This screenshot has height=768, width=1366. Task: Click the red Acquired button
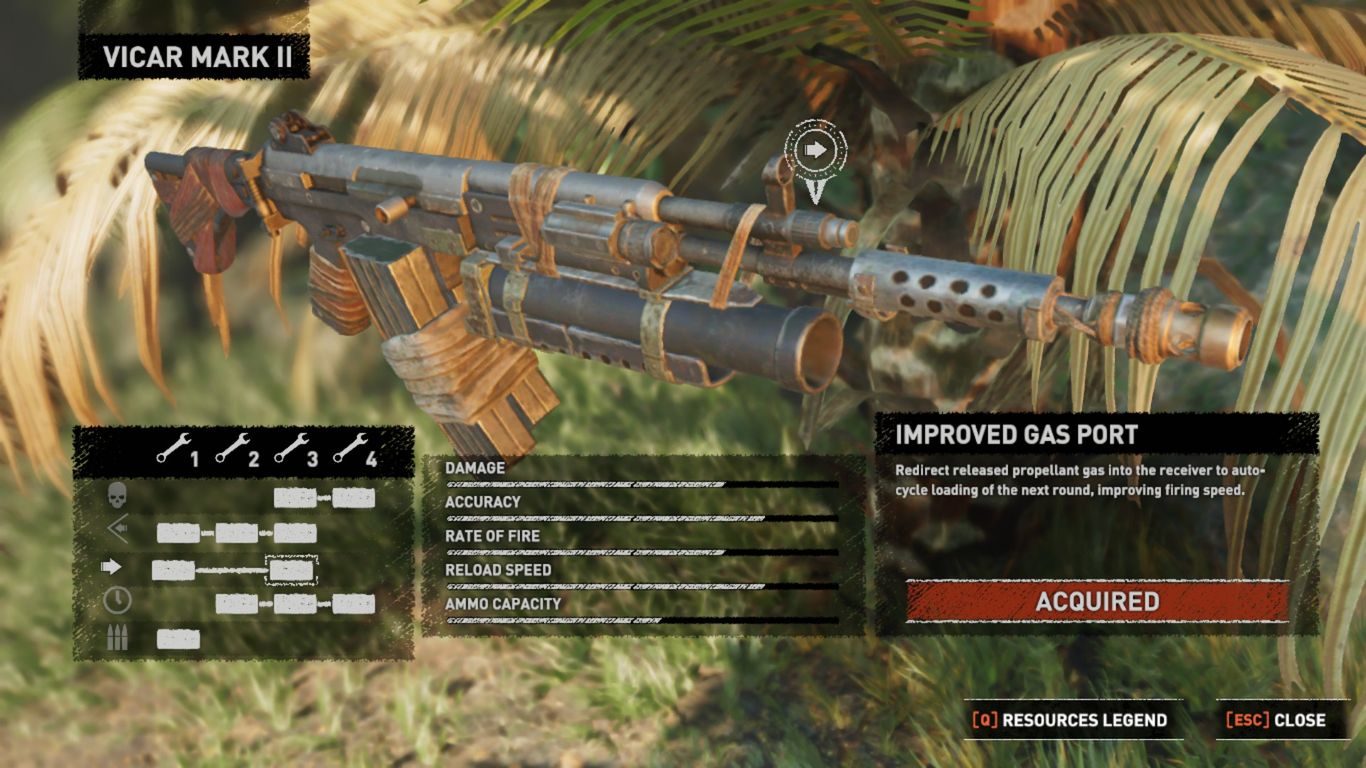[x=1097, y=601]
